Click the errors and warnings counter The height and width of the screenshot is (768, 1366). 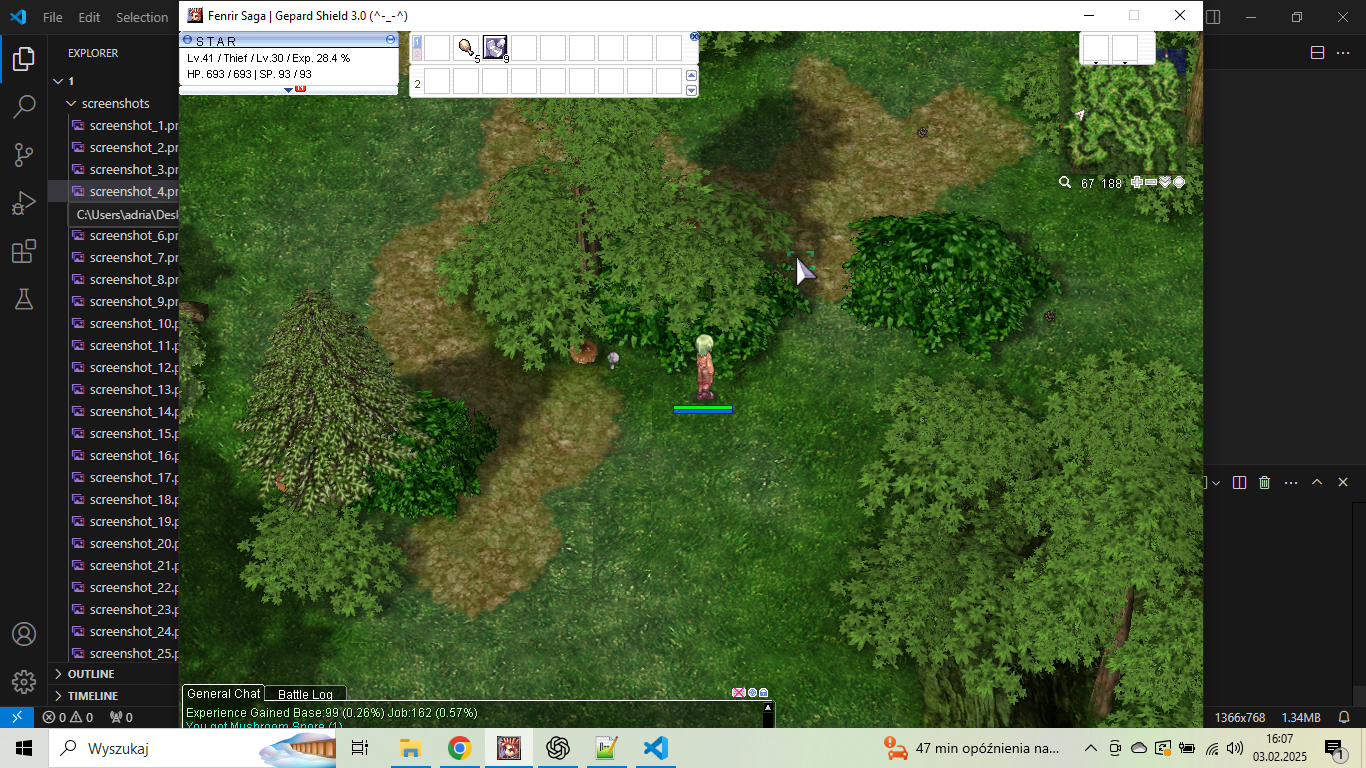coord(60,717)
